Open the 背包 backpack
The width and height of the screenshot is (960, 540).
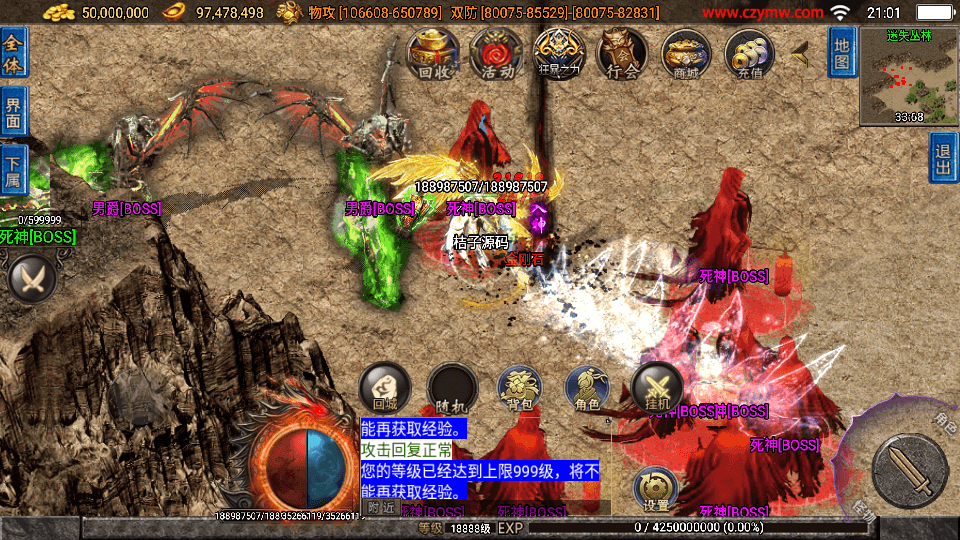(520, 389)
